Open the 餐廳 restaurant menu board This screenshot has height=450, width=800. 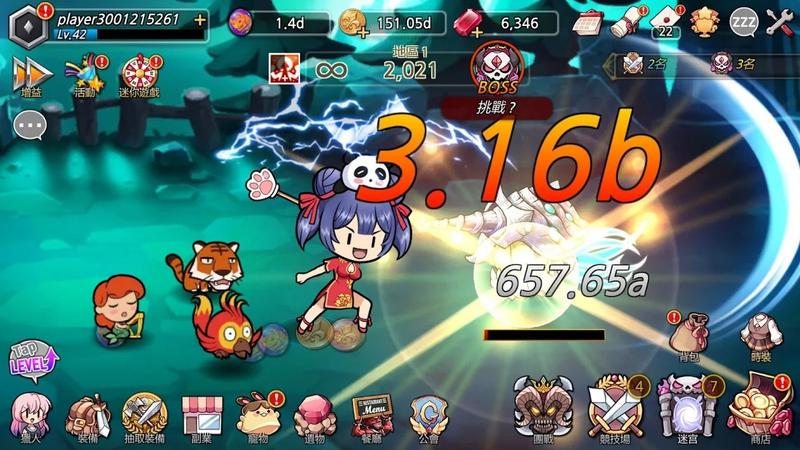point(372,412)
